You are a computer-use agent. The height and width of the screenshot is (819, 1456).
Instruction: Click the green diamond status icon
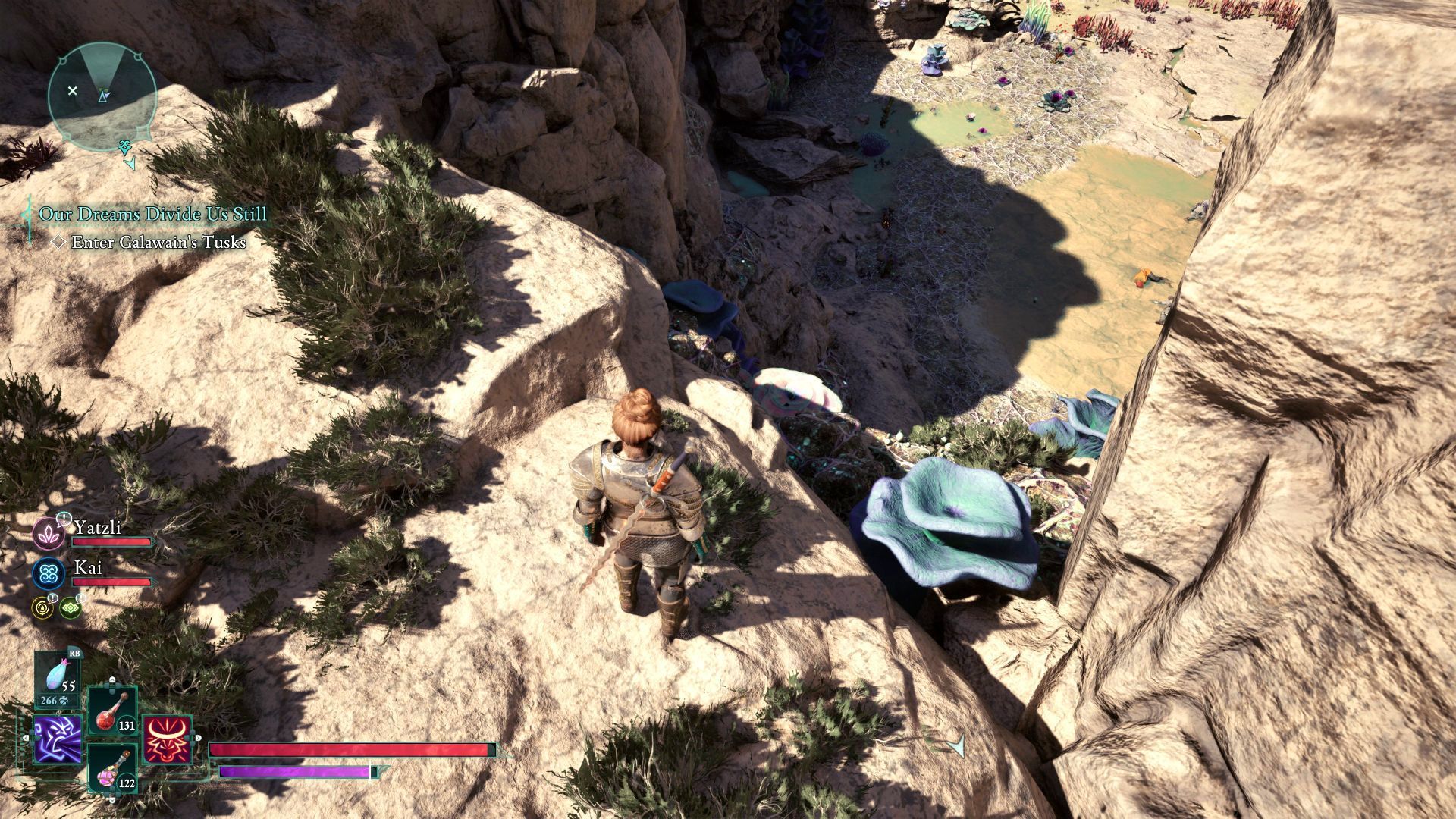coord(70,607)
